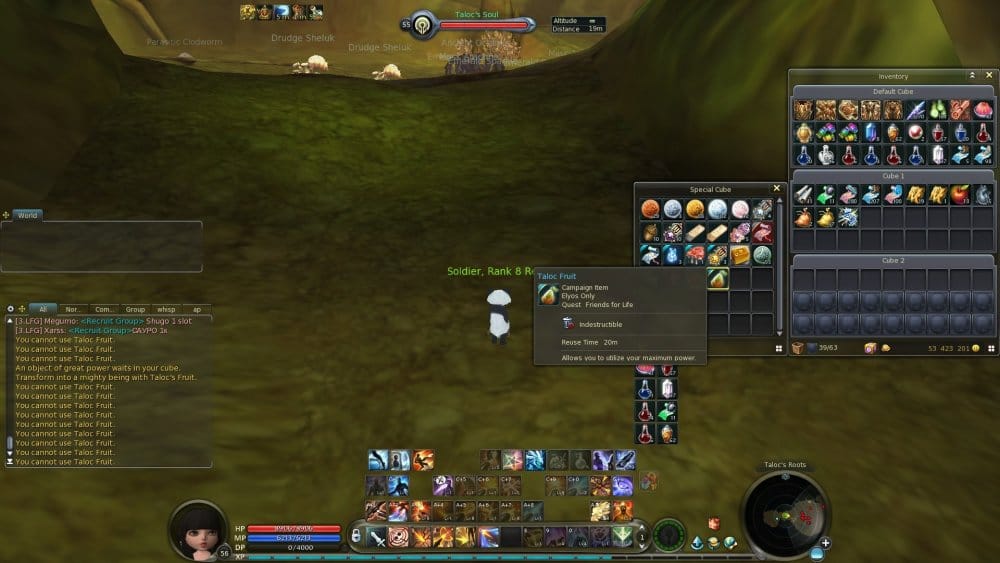The height and width of the screenshot is (563, 1000).
Task: Select the pink shell item in Default Cube
Action: [x=983, y=110]
